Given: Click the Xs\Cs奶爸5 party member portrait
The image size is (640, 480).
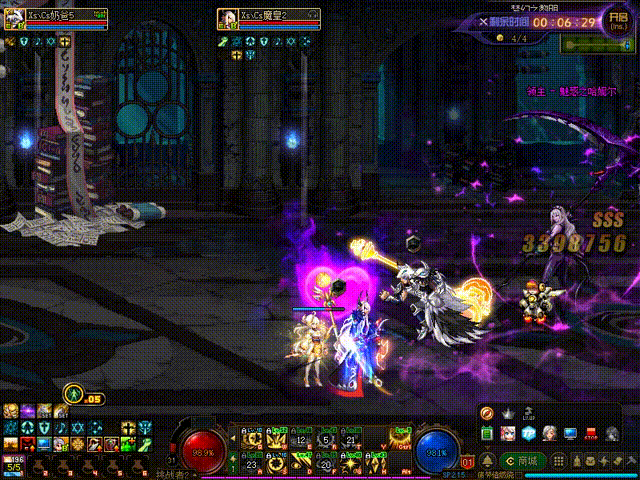Looking at the screenshot, I should point(14,17).
